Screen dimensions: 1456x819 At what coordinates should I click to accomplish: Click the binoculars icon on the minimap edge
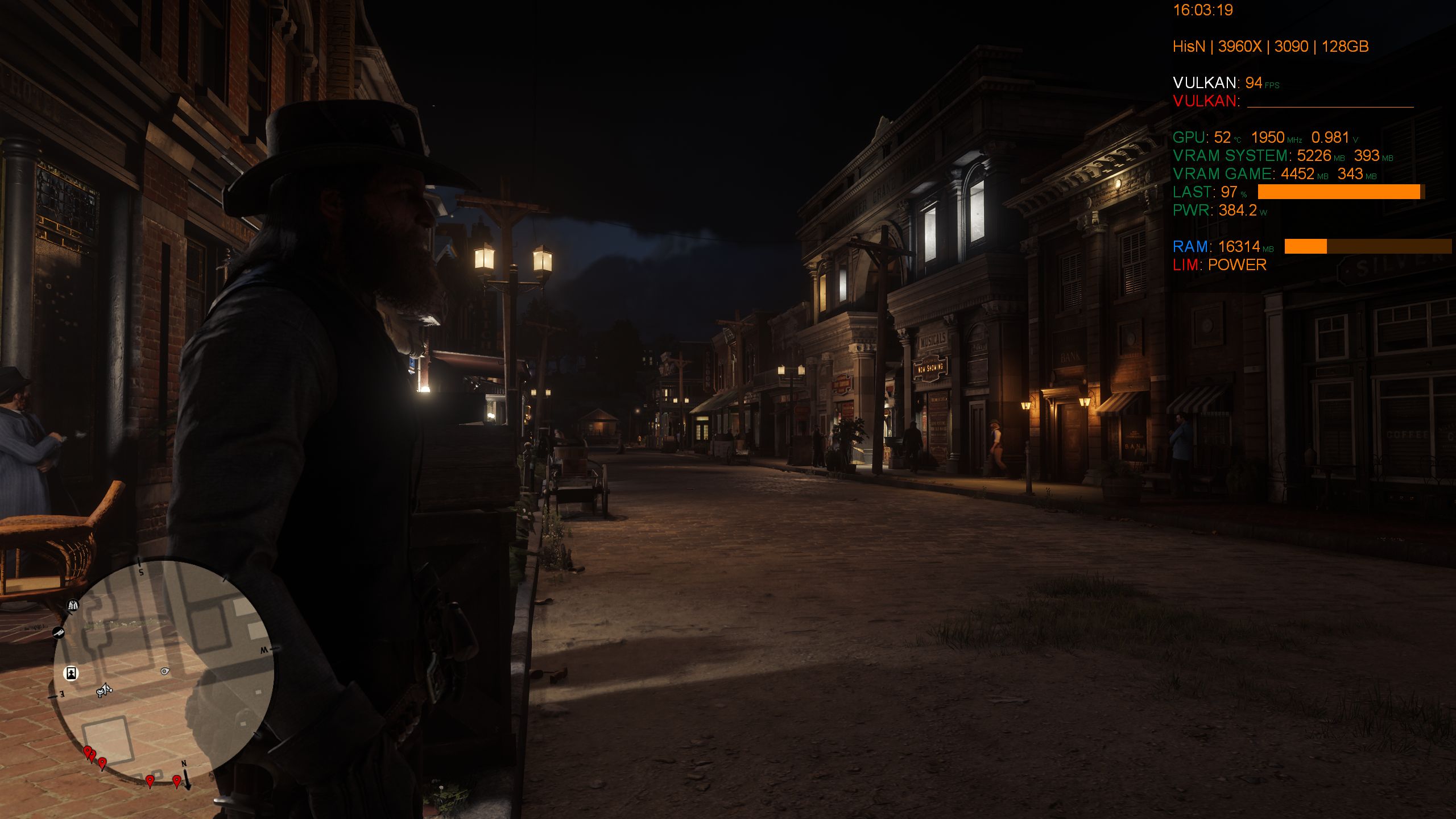[x=73, y=606]
